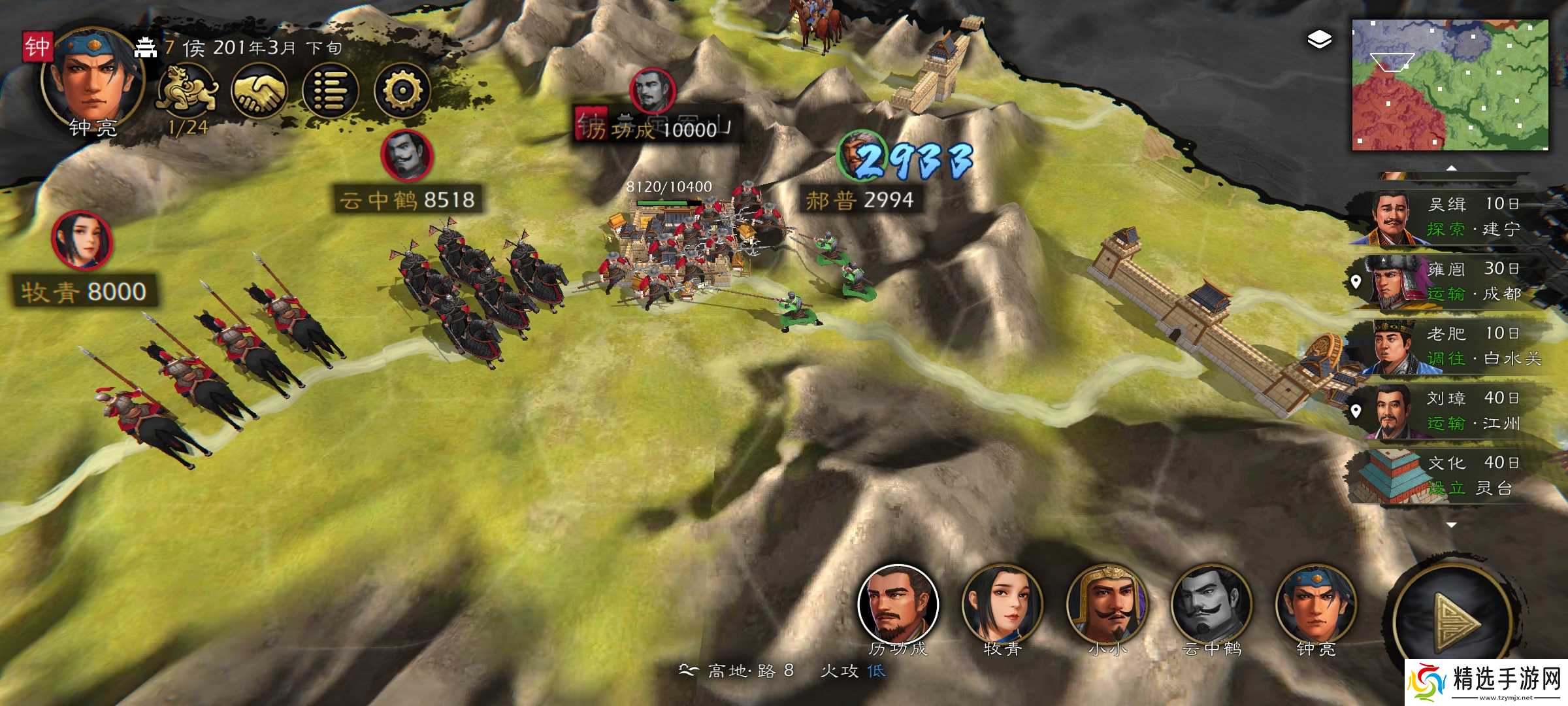This screenshot has height=706, width=1568.
Task: Choose general 云中鹤 in bottom portrait row
Action: click(x=1211, y=605)
